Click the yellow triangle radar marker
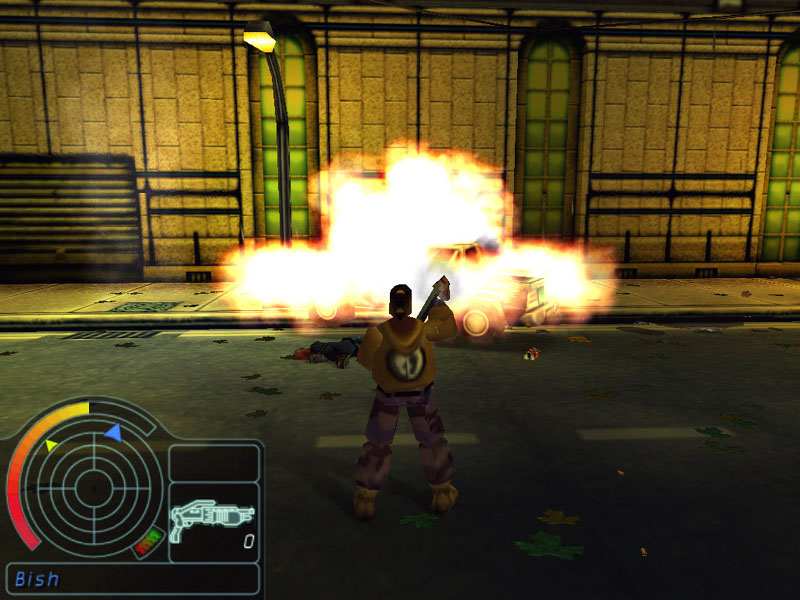The width and height of the screenshot is (800, 600). click(x=52, y=443)
